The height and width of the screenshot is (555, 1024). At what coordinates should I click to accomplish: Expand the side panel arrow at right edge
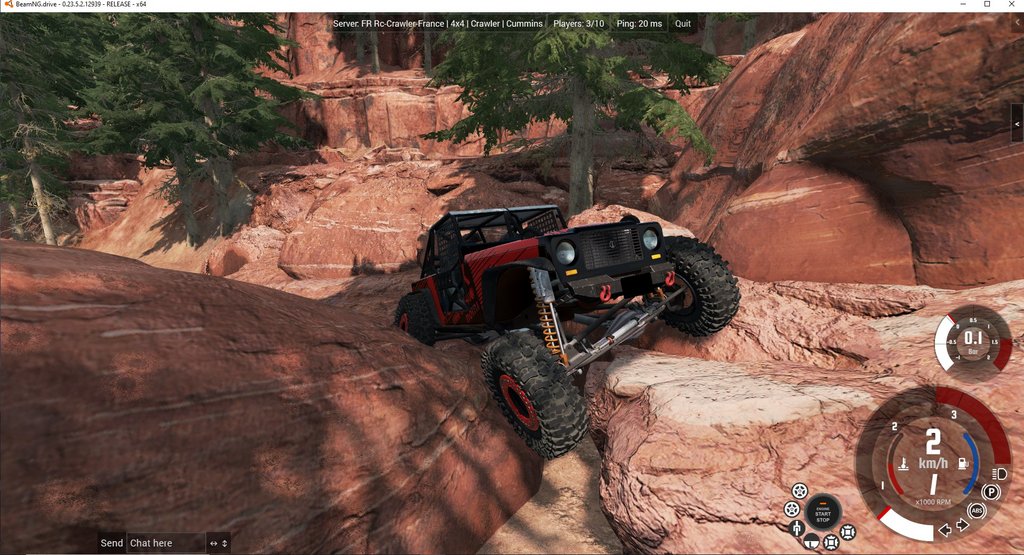coord(1018,110)
